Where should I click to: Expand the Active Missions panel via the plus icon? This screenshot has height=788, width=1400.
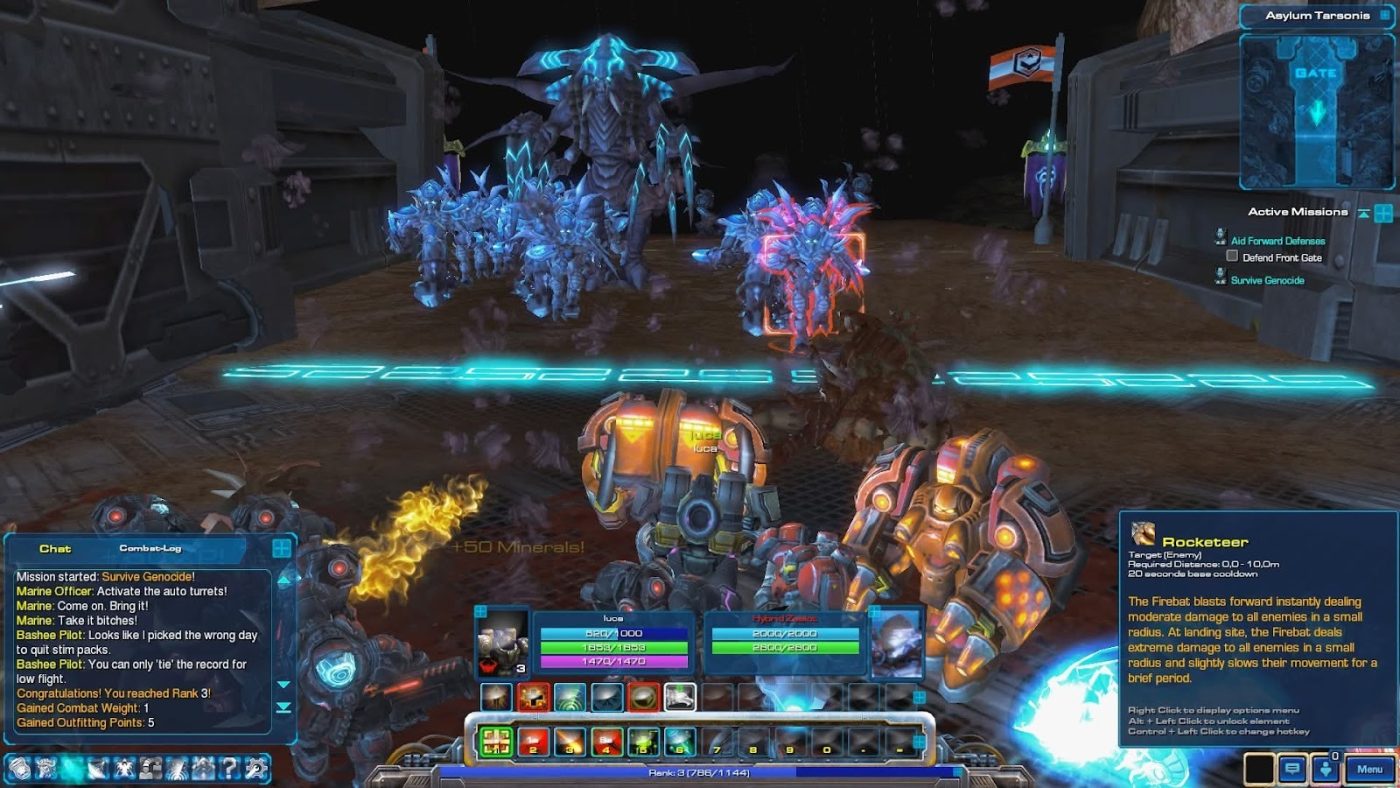(x=1383, y=211)
